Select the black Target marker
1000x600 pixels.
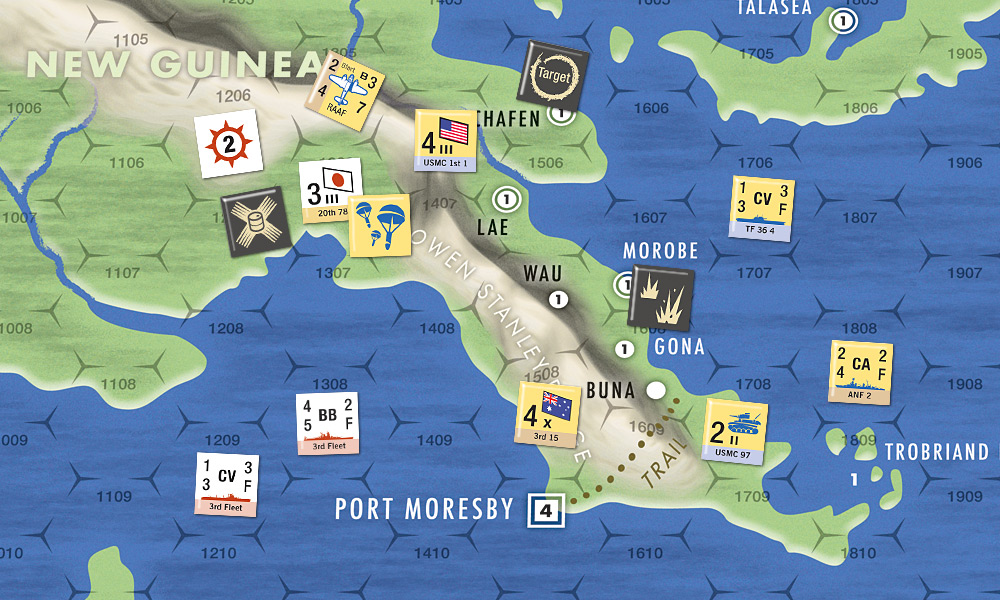[552, 72]
